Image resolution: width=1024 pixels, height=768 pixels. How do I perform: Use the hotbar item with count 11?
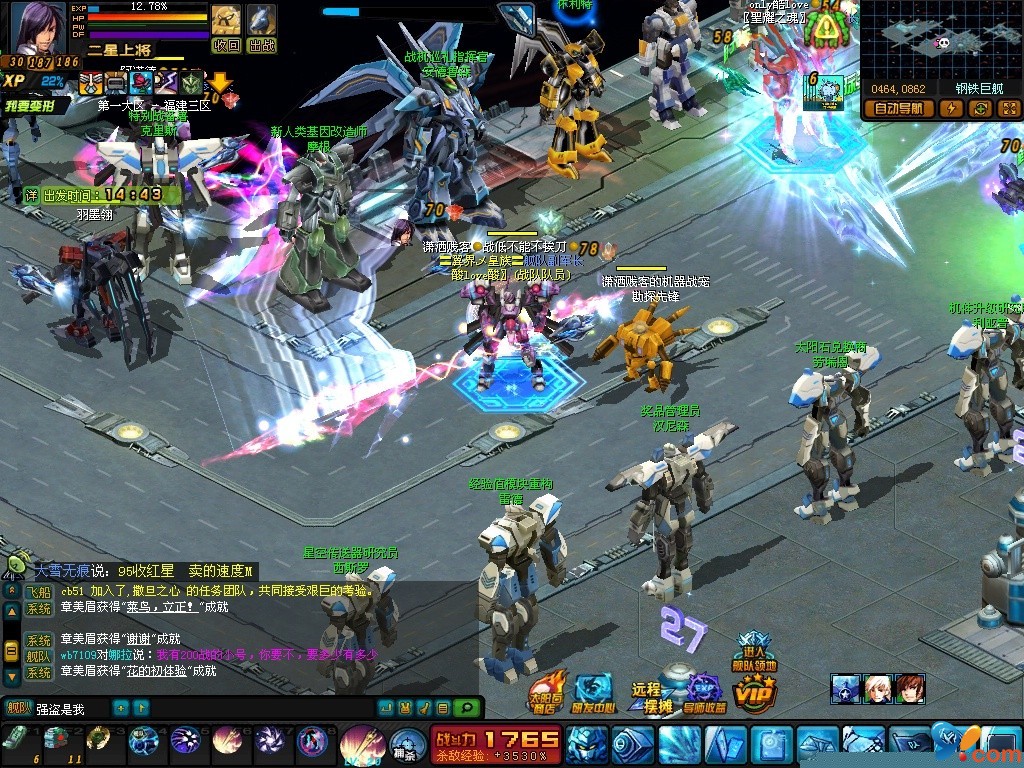coord(55,741)
